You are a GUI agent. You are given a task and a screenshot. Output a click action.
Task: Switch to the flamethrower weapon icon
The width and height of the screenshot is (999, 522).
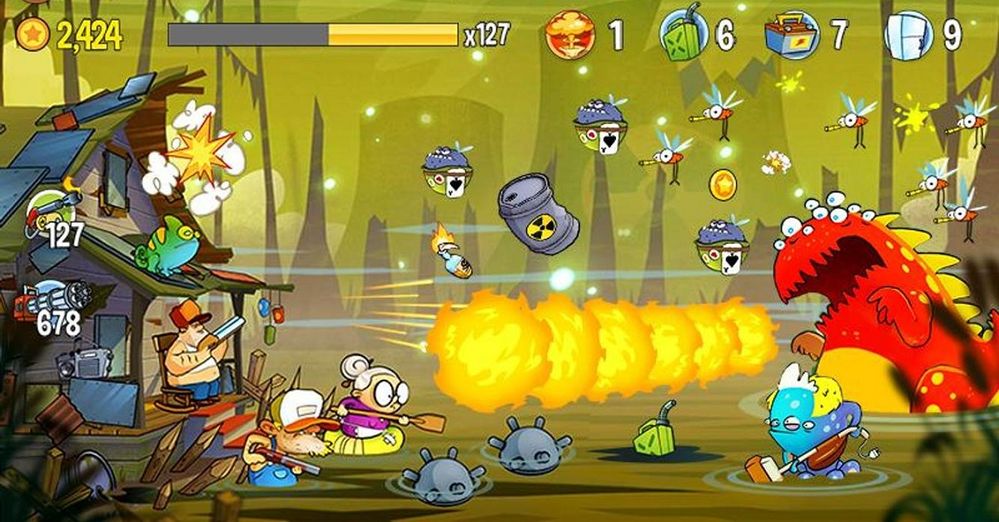coord(50,209)
